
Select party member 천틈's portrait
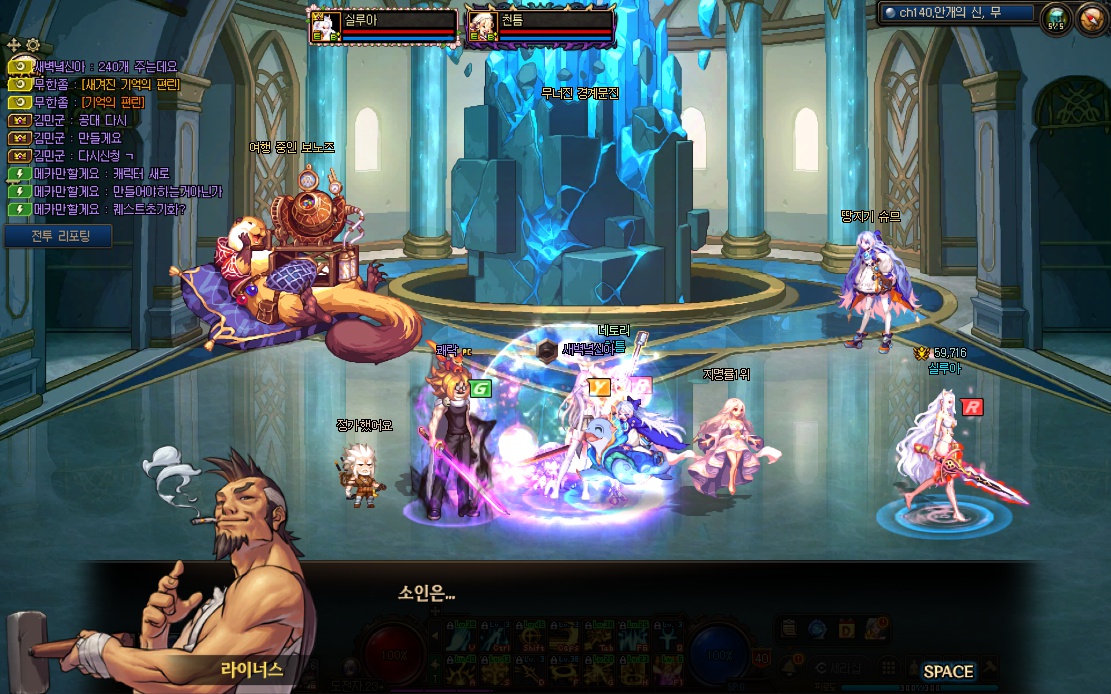pos(483,26)
